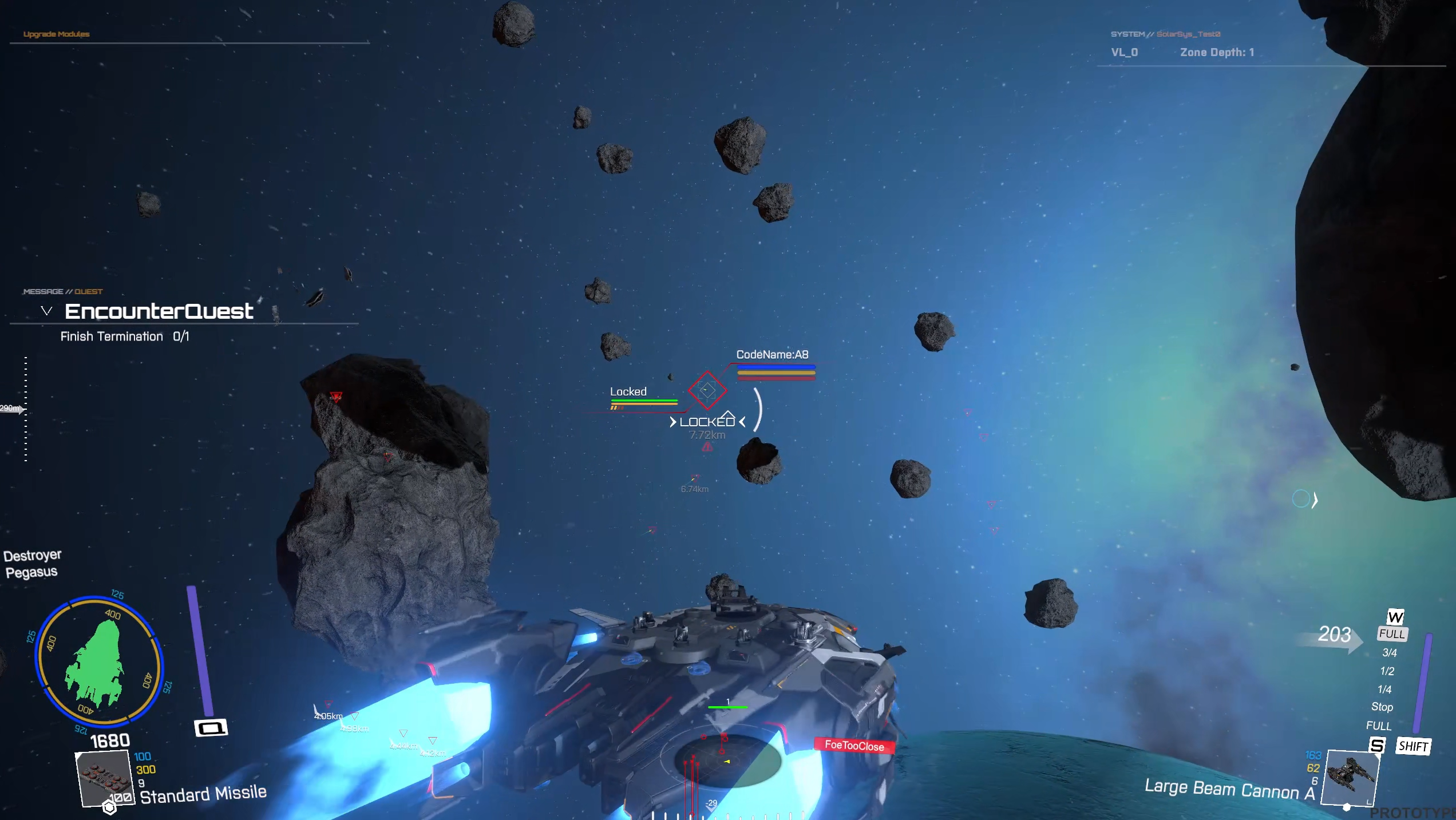Open the Upgrade Modules panel
The image size is (1456, 820).
pyautogui.click(x=56, y=34)
